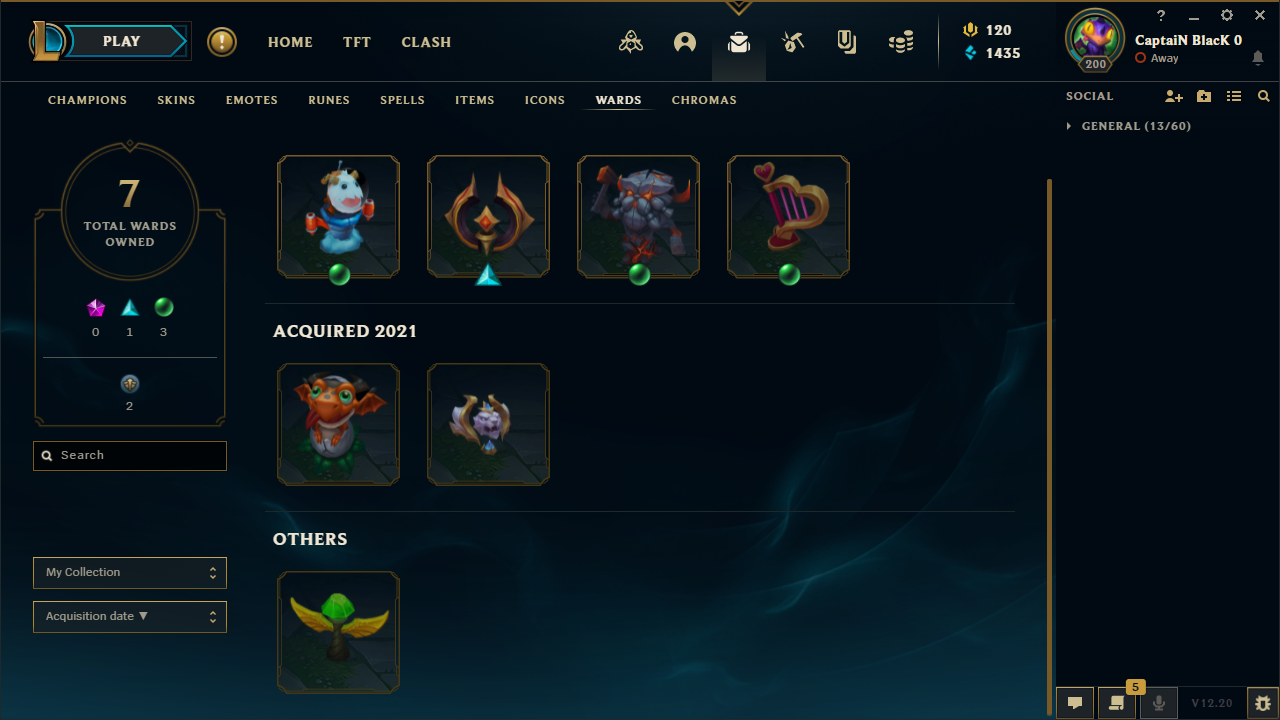
Task: Open the TFT section
Action: tap(357, 42)
